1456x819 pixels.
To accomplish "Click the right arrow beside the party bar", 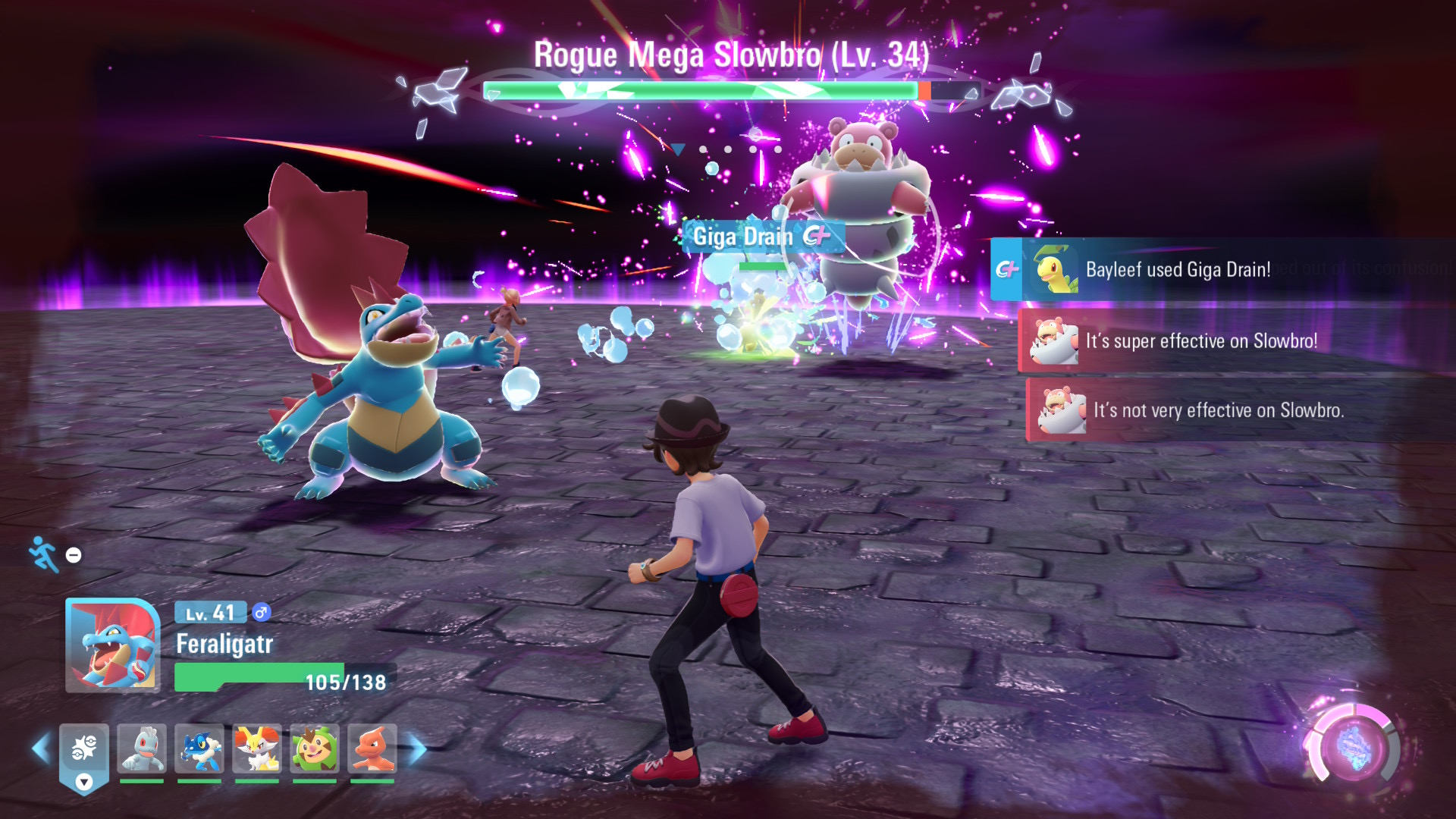I will point(416,749).
